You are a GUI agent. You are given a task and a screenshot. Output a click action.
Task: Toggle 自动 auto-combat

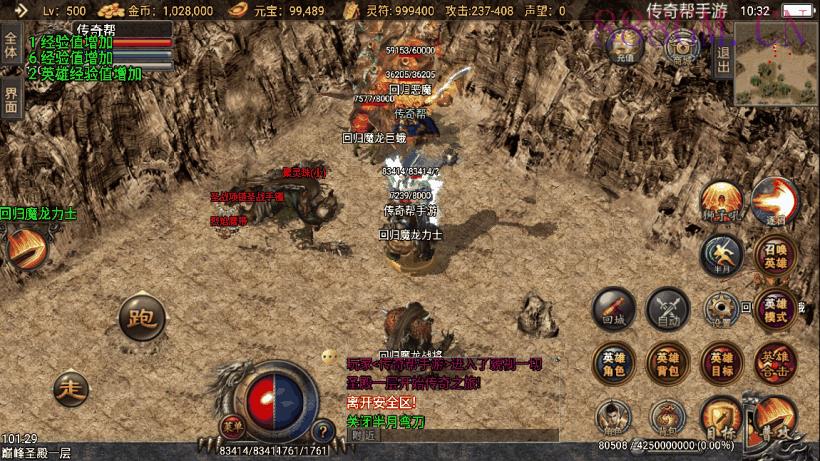point(667,310)
